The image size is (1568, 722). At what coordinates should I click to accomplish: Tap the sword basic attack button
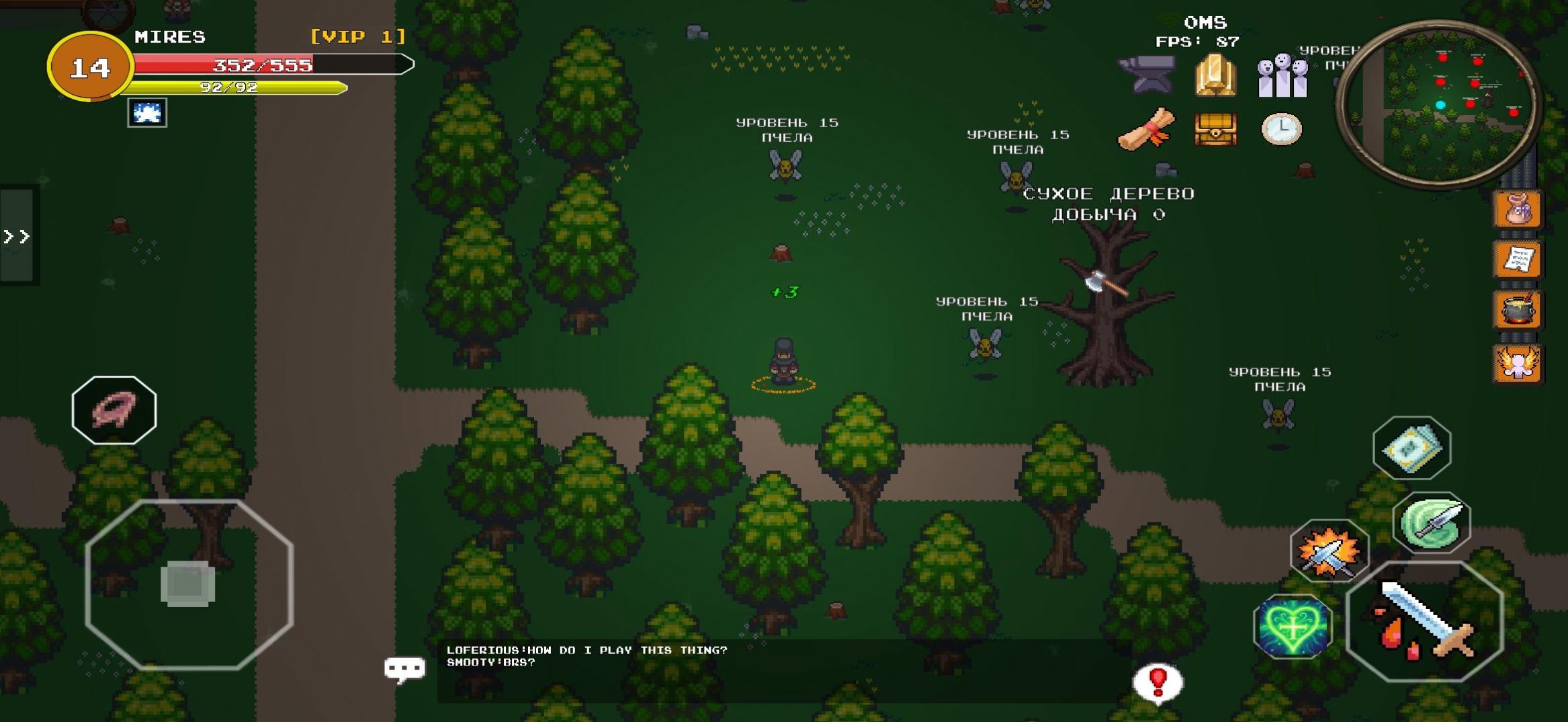point(1424,621)
